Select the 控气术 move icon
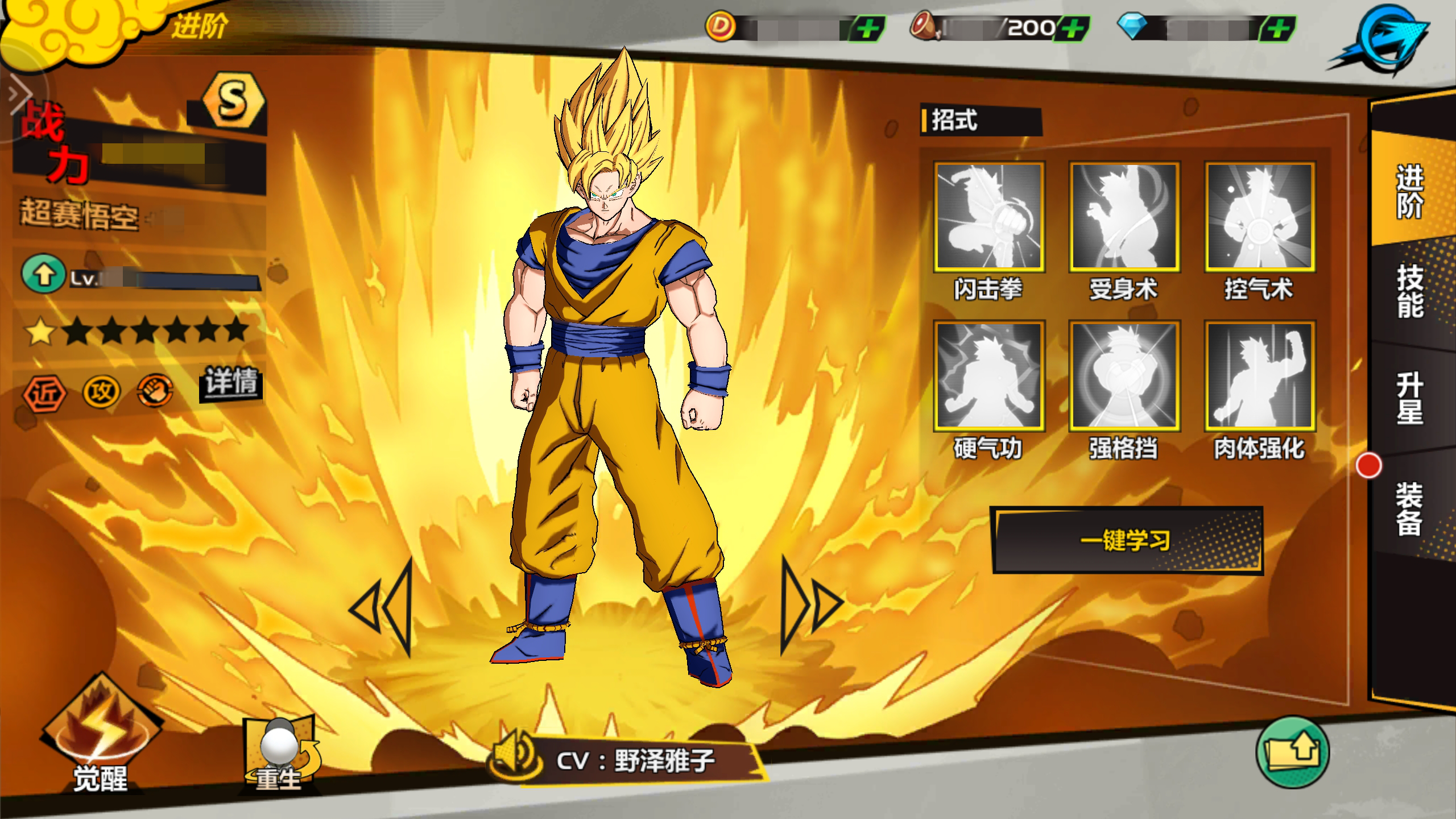 point(1259,217)
